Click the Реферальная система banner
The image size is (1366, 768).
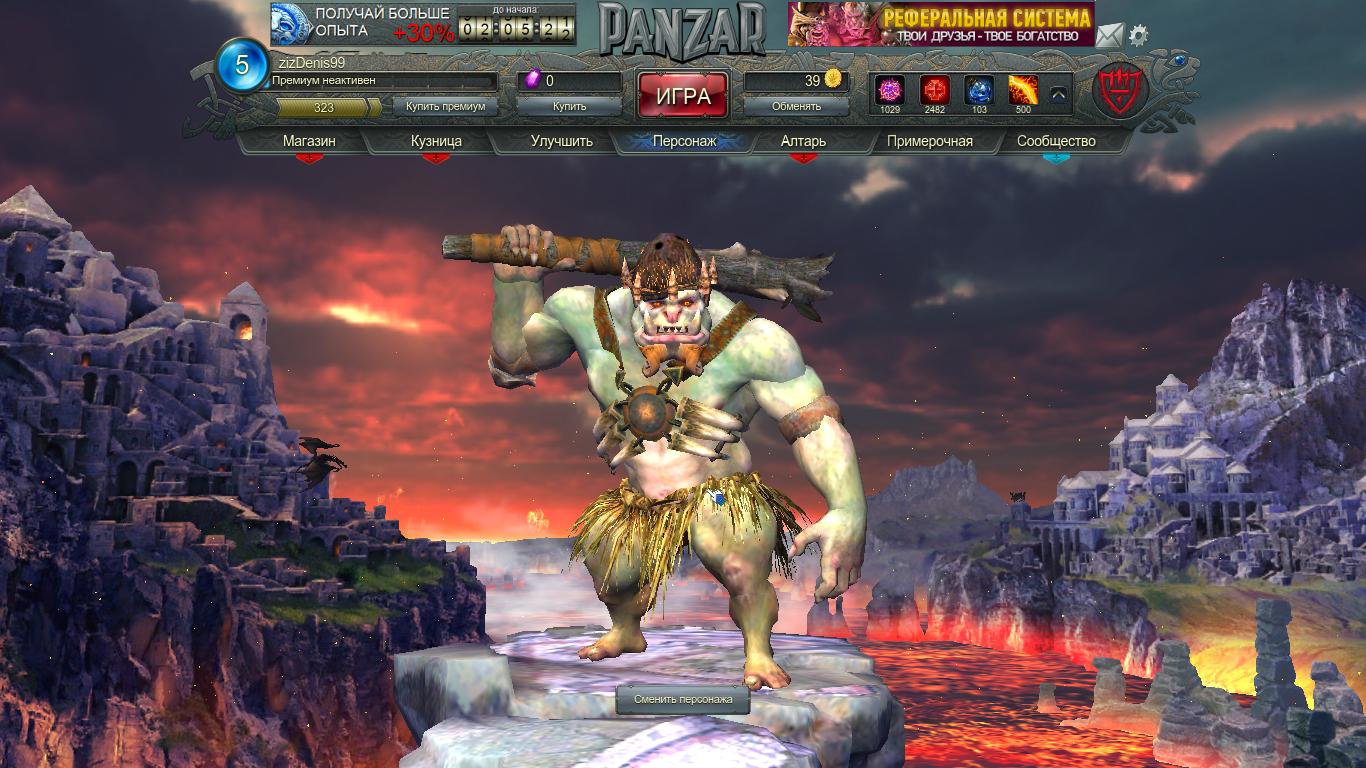coord(940,24)
